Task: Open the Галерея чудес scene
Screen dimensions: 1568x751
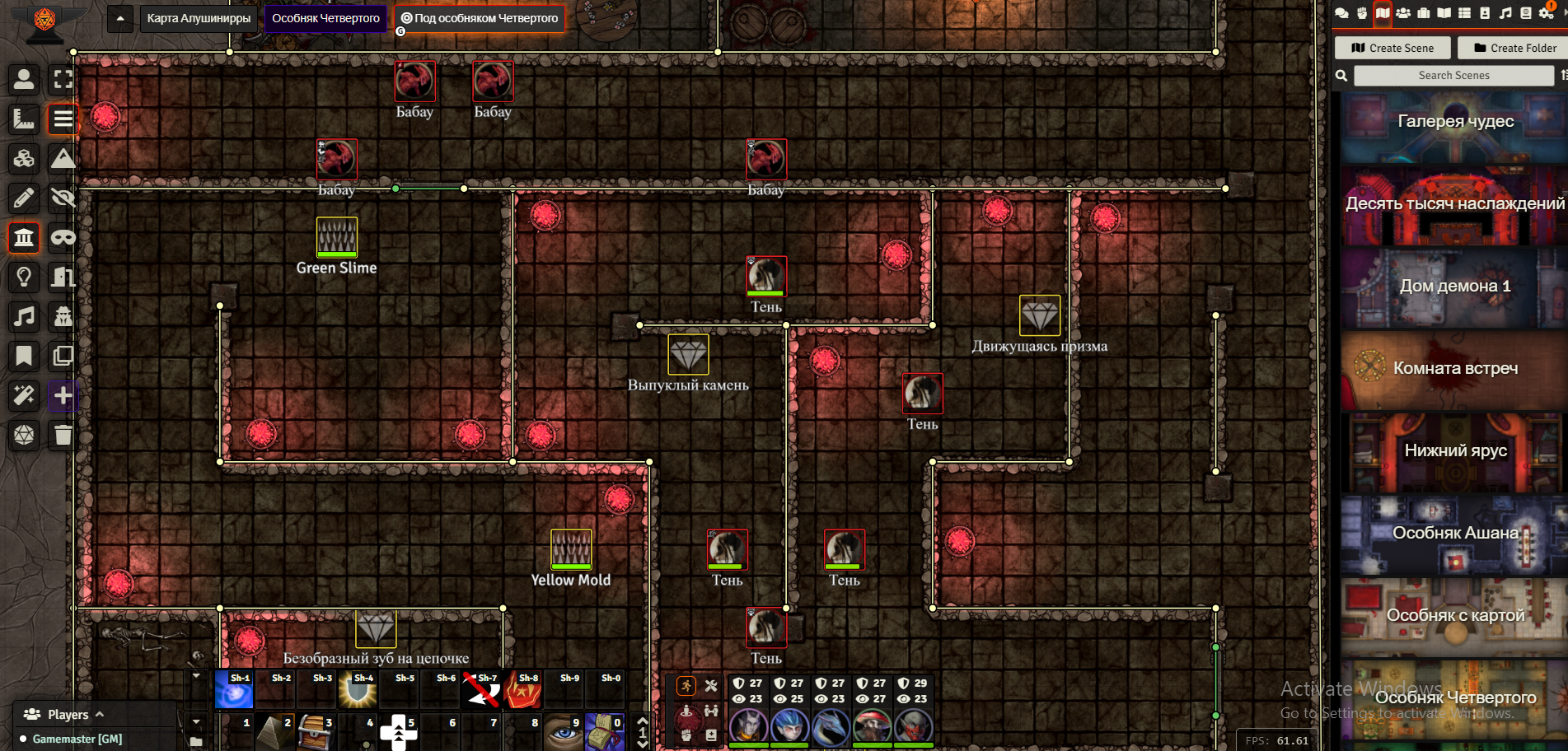Action: (x=1455, y=122)
